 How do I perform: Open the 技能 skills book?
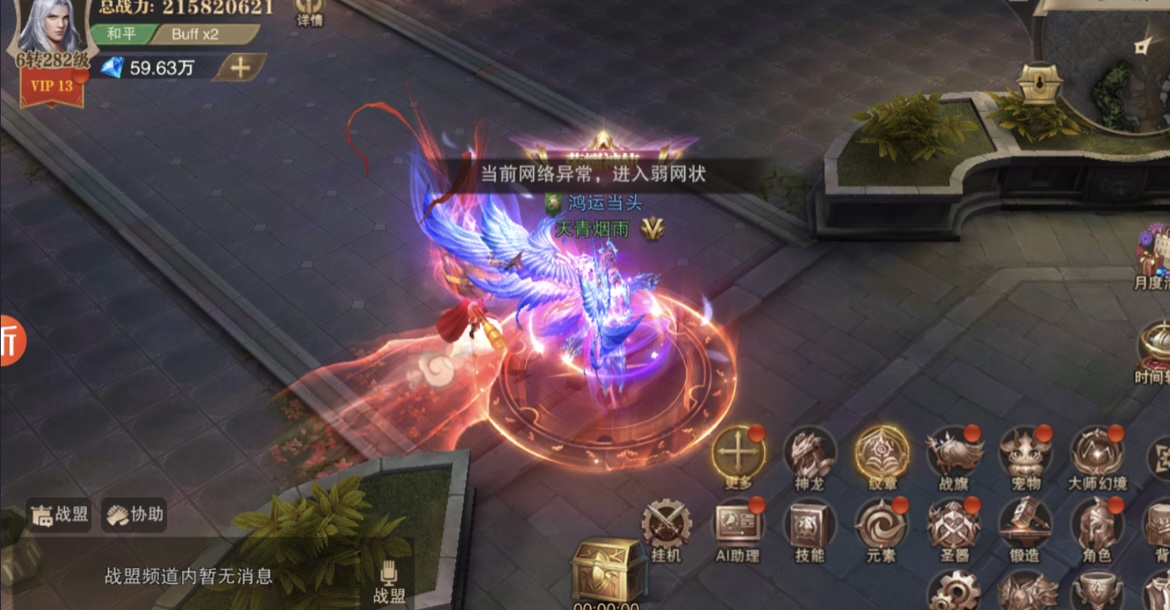(x=809, y=527)
